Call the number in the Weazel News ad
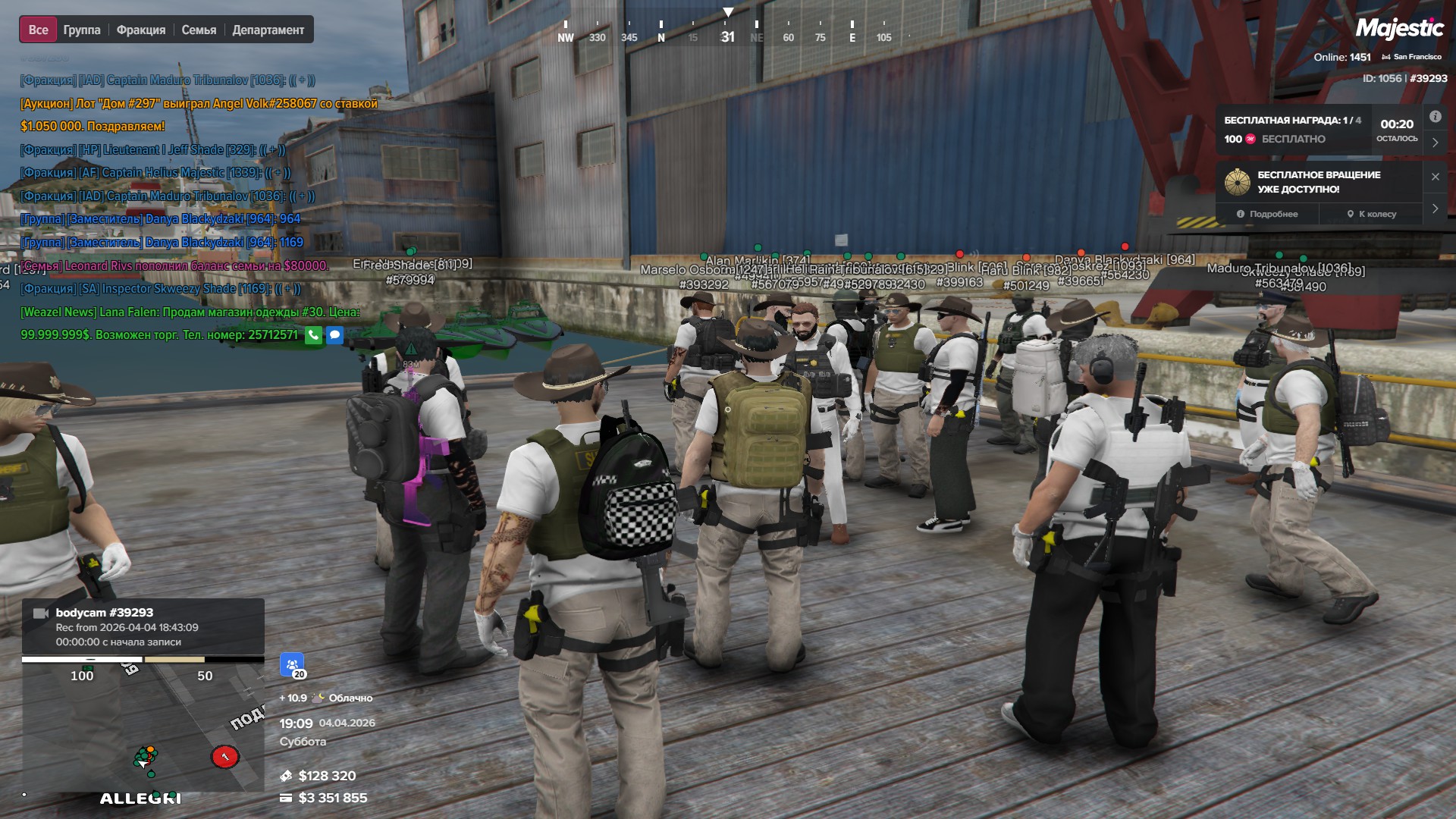Image resolution: width=1456 pixels, height=819 pixels. pyautogui.click(x=313, y=334)
